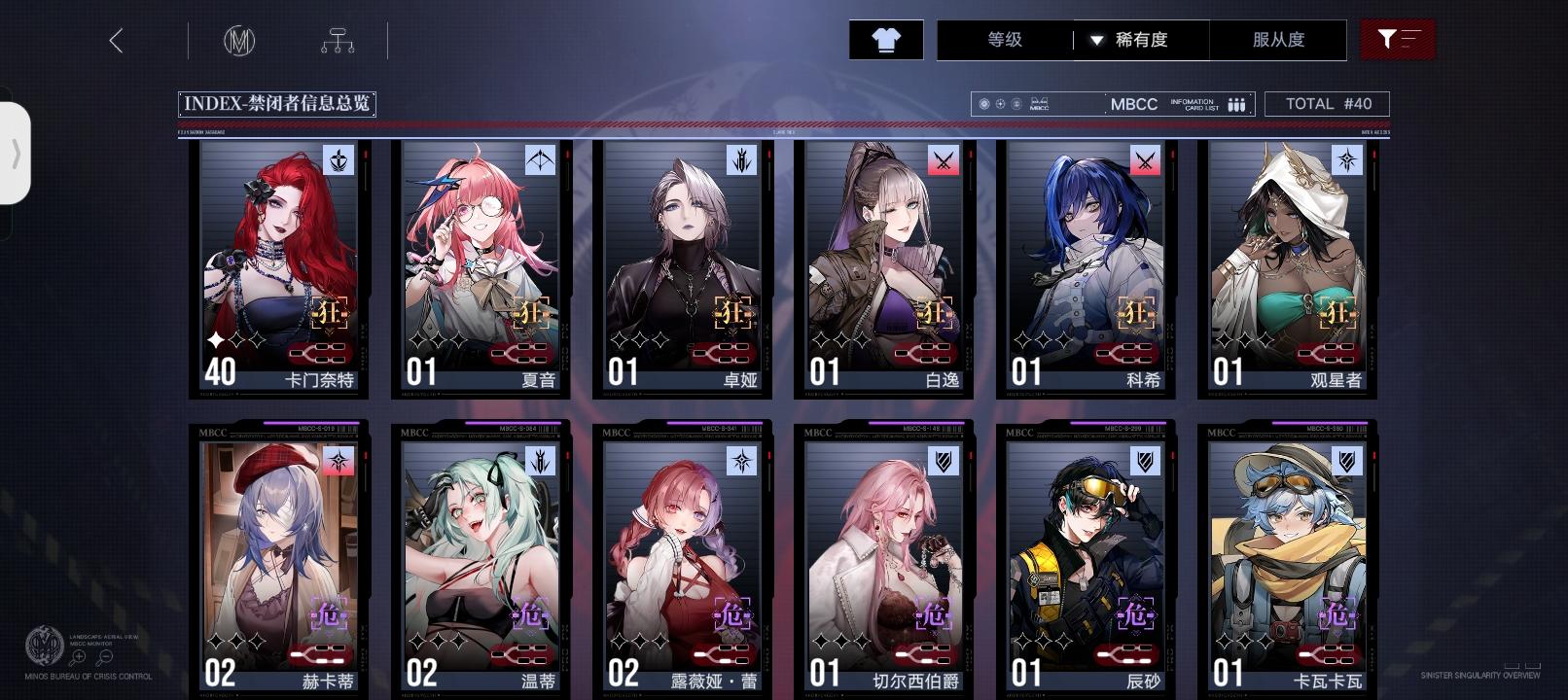The width and height of the screenshot is (1568, 700).
Task: Click the bow weapon icon on 夏音's card
Action: (540, 159)
